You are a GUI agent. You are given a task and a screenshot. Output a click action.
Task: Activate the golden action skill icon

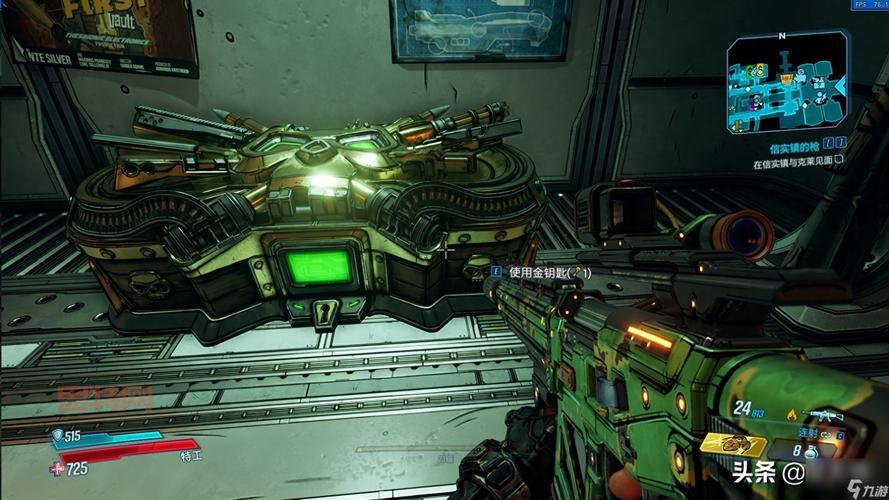pos(733,444)
